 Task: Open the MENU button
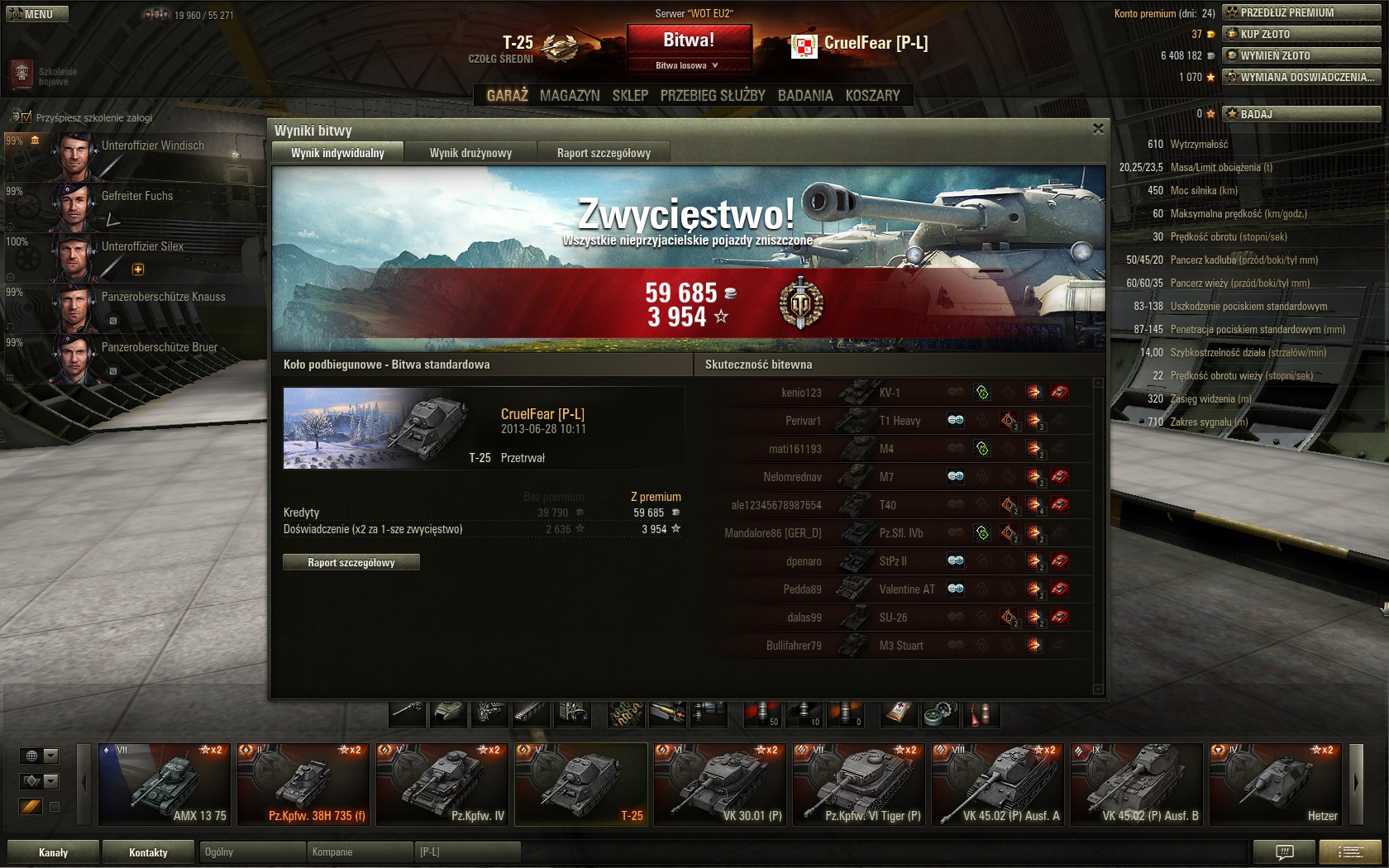coord(37,14)
